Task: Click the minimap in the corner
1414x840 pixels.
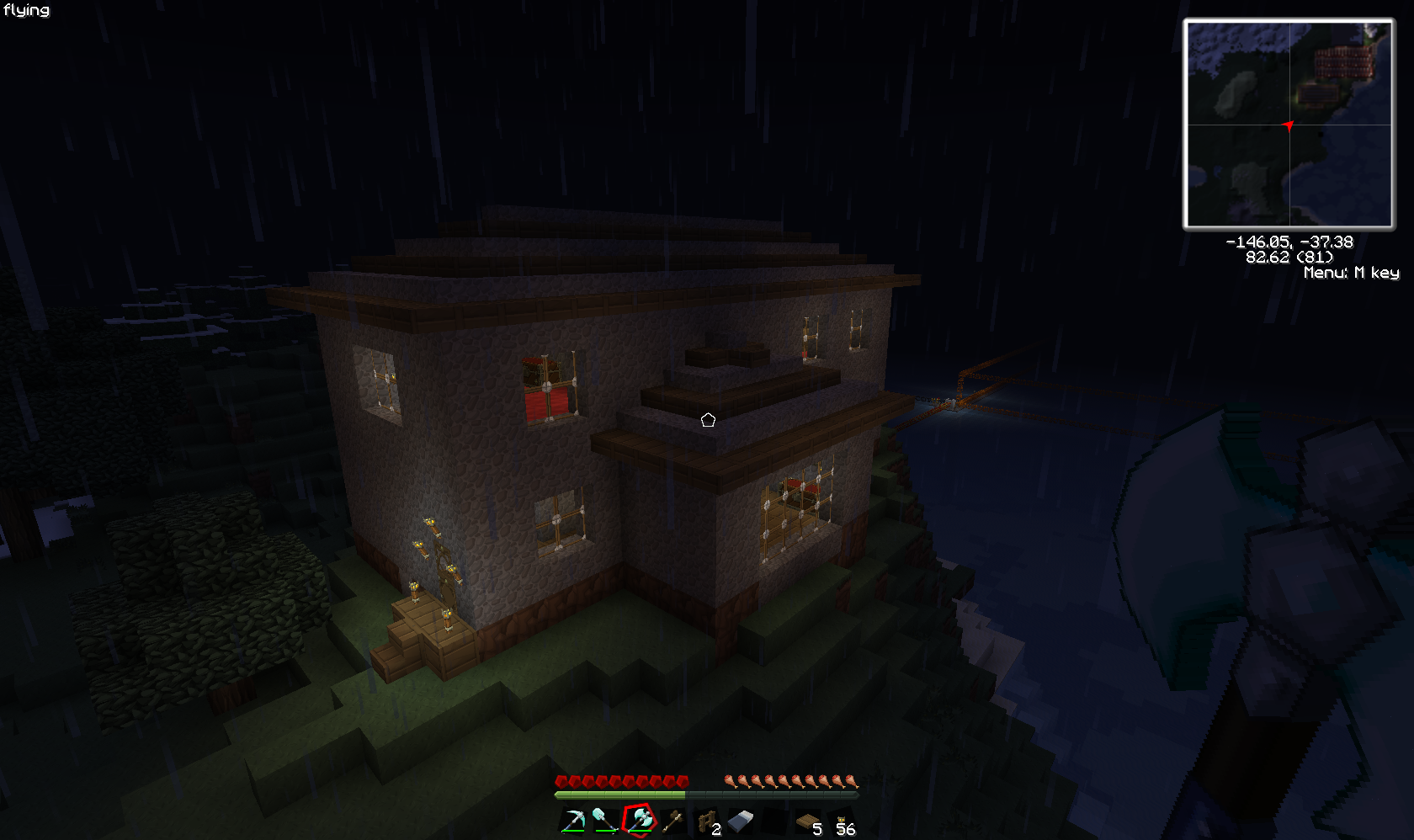Action: pos(1289,125)
